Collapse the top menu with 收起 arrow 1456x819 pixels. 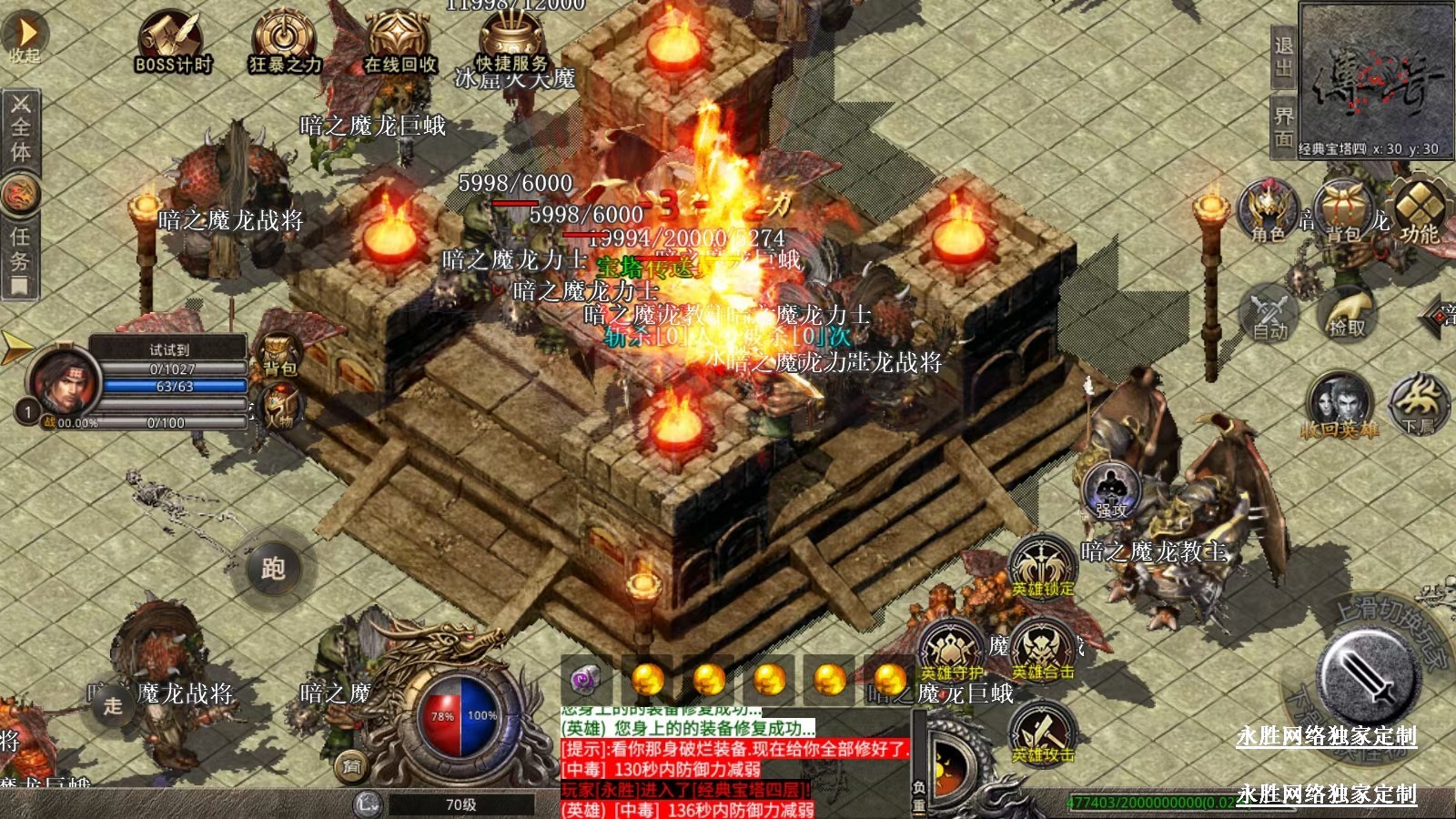click(25, 38)
